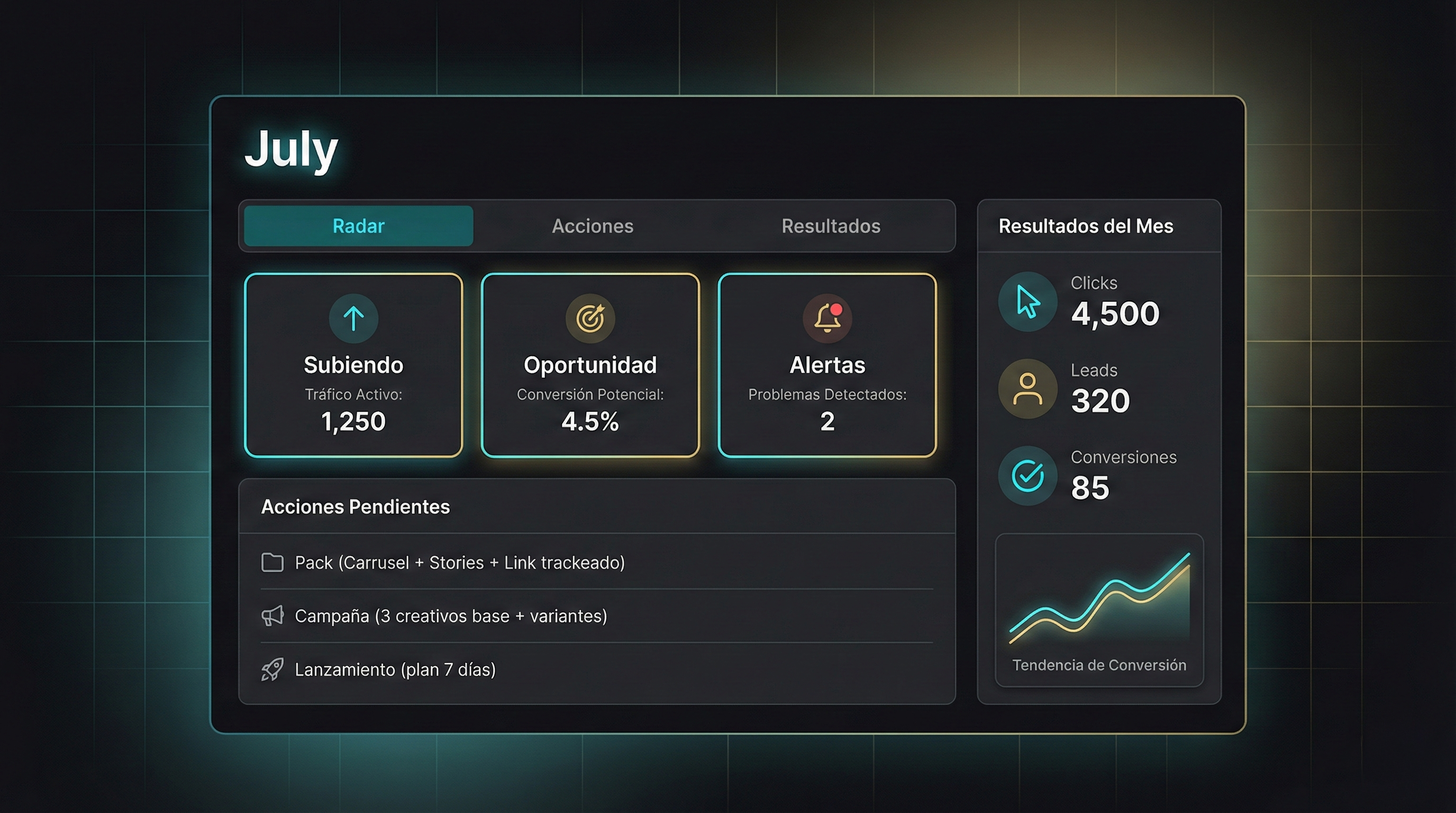Open the Tendencia de Conversión chart
This screenshot has height=813, width=1456.
[x=1099, y=608]
